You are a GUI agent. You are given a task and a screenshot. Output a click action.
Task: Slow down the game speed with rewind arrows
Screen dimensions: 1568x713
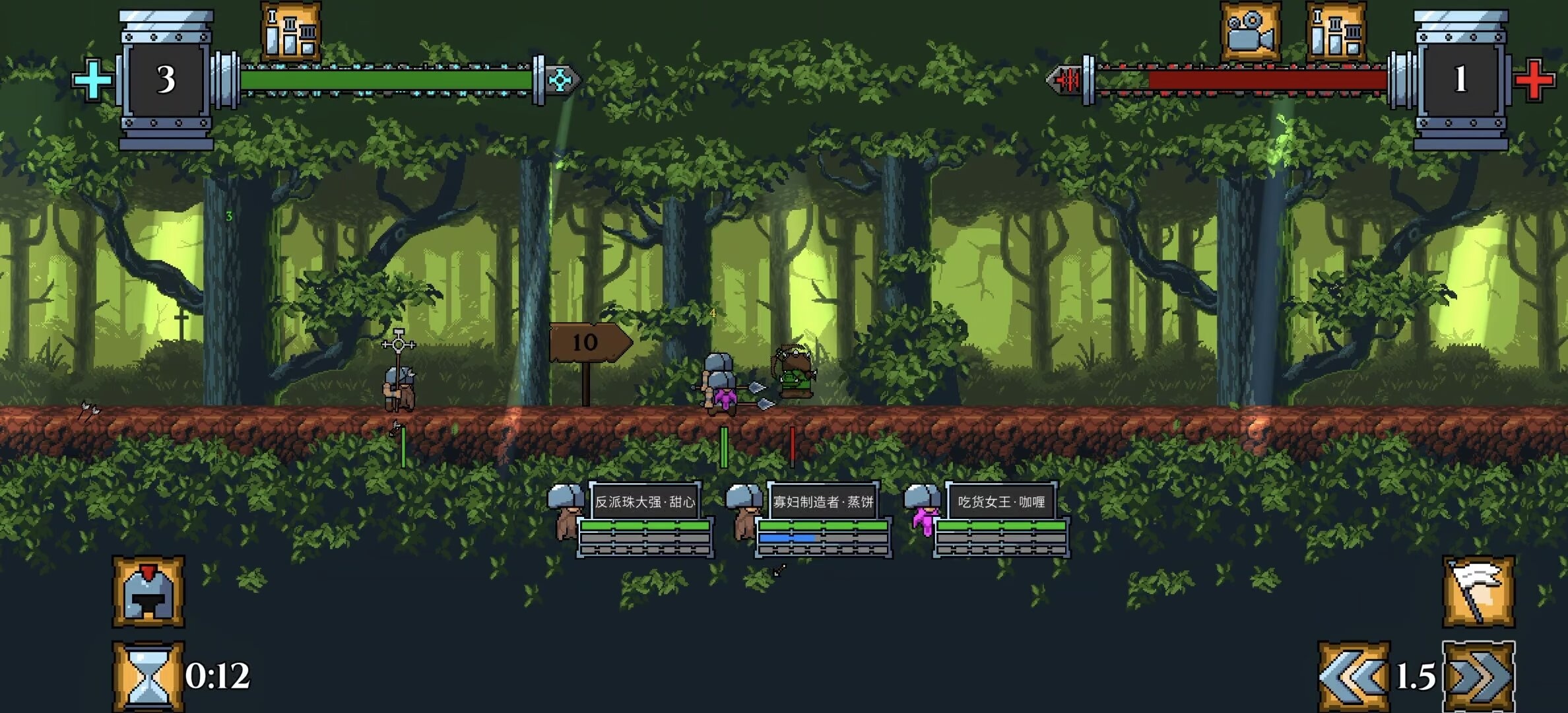1354,677
